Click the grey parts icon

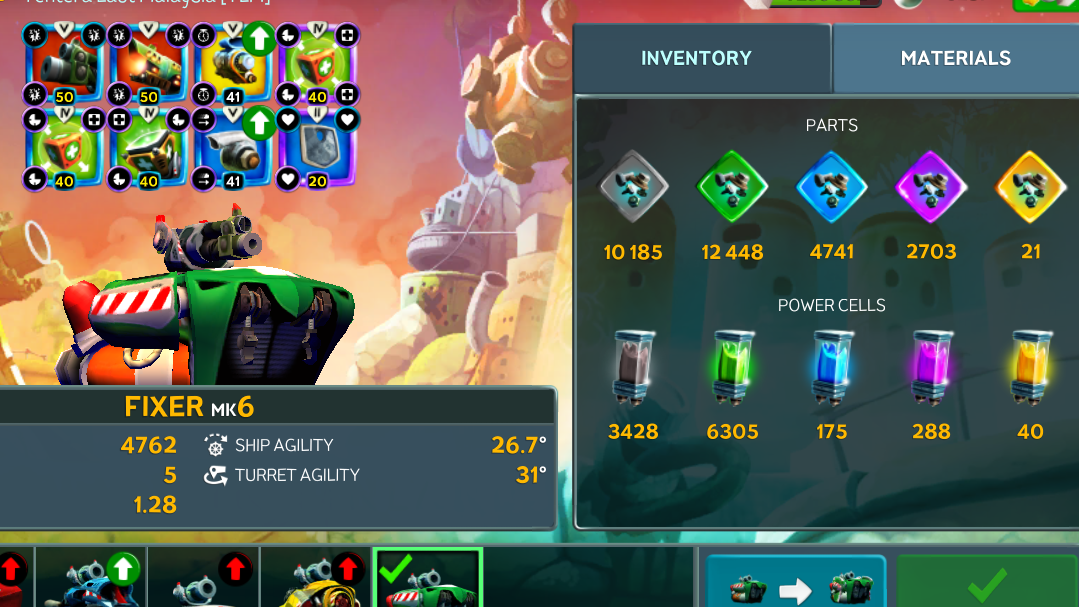[633, 186]
